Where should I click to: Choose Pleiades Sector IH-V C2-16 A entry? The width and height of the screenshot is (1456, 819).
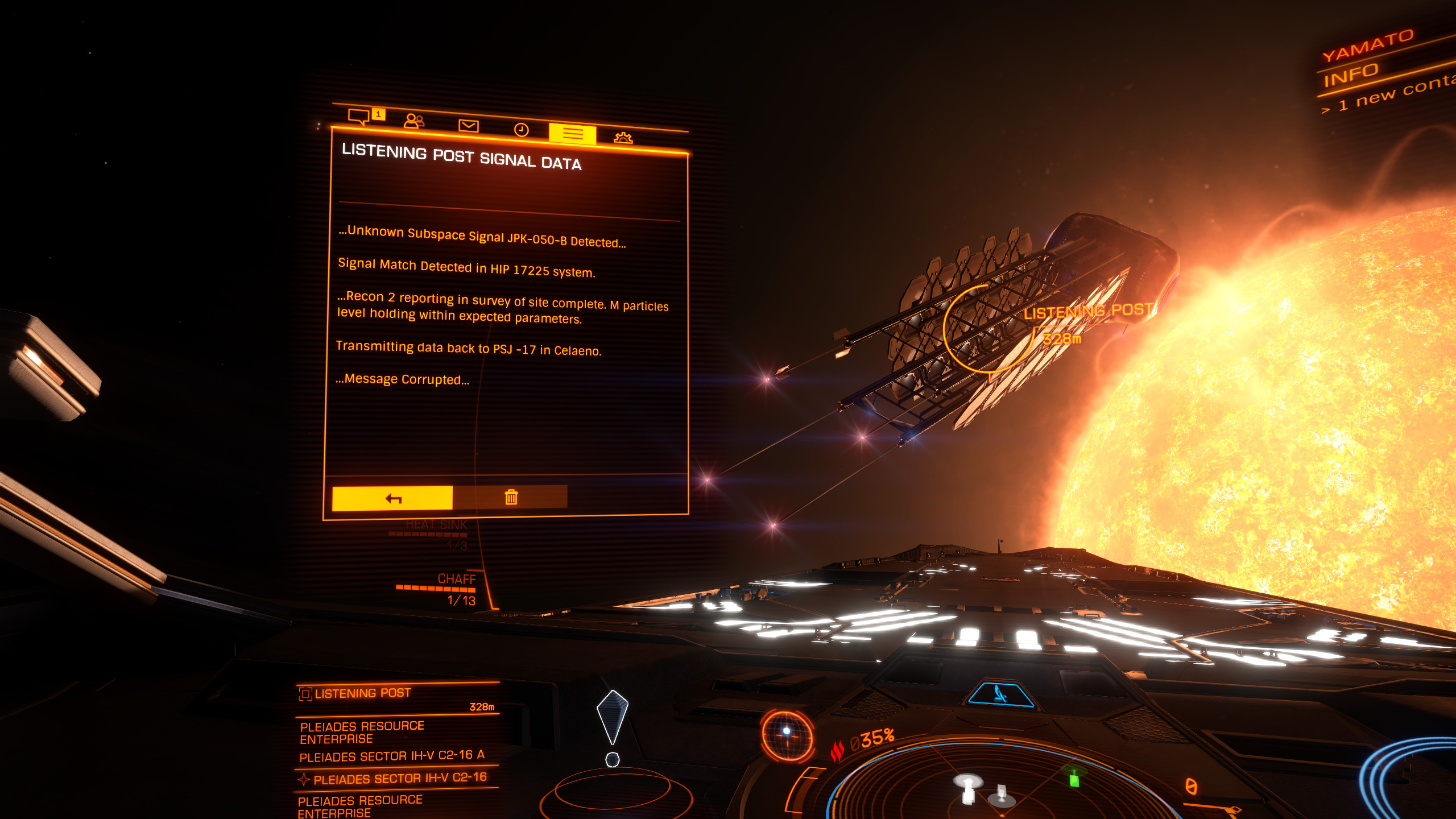click(392, 756)
